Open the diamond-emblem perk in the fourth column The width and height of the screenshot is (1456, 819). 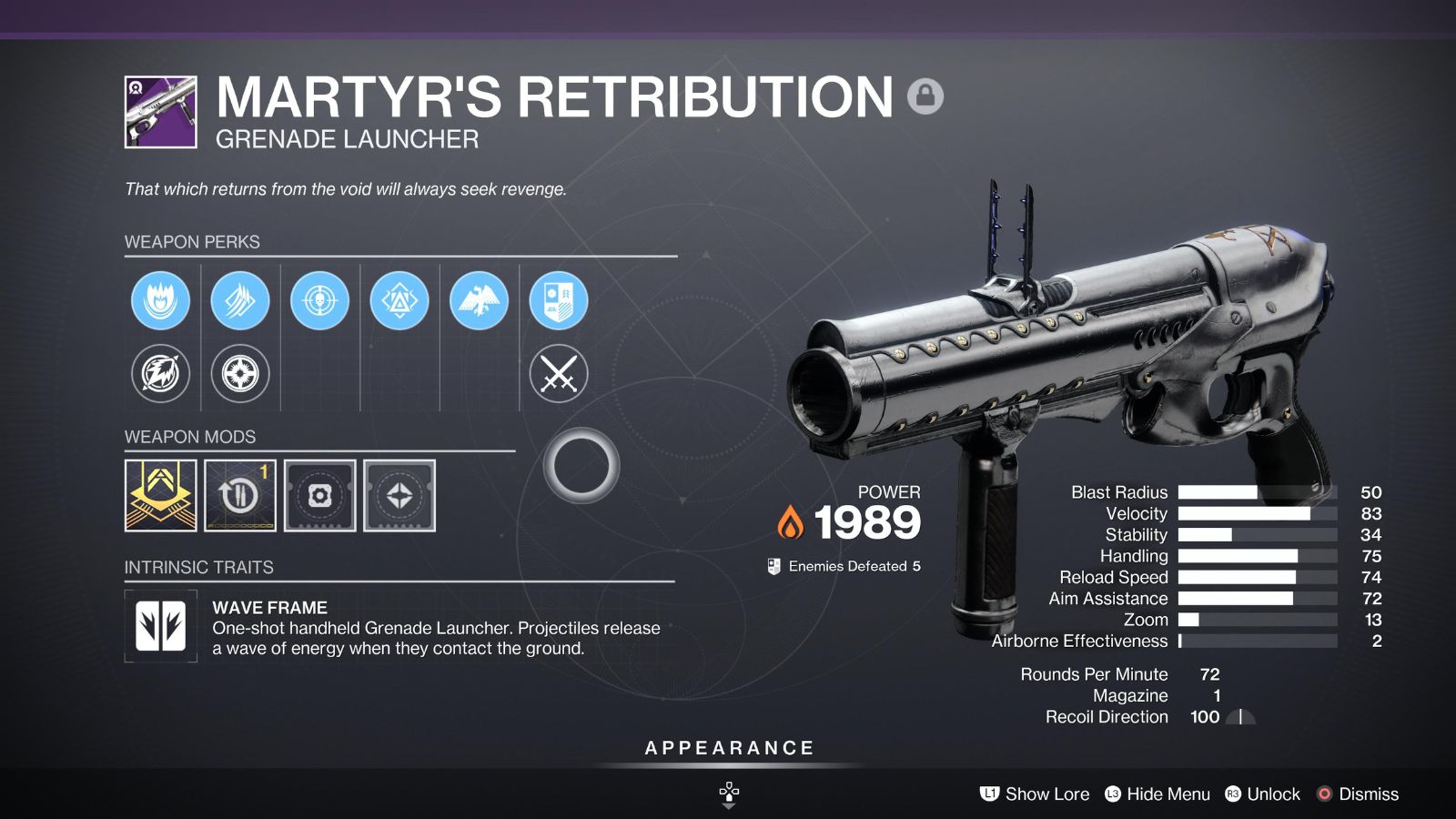click(x=399, y=300)
